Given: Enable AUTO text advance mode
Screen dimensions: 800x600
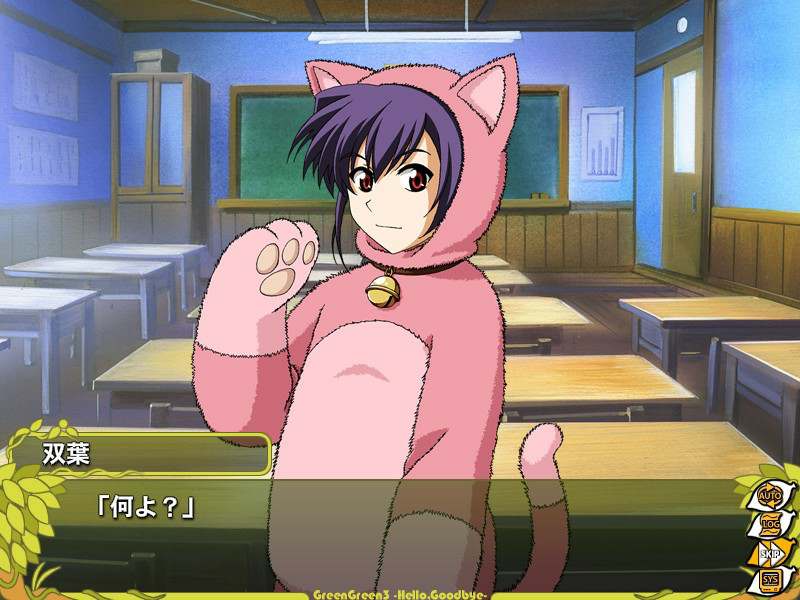Looking at the screenshot, I should click(x=769, y=495).
